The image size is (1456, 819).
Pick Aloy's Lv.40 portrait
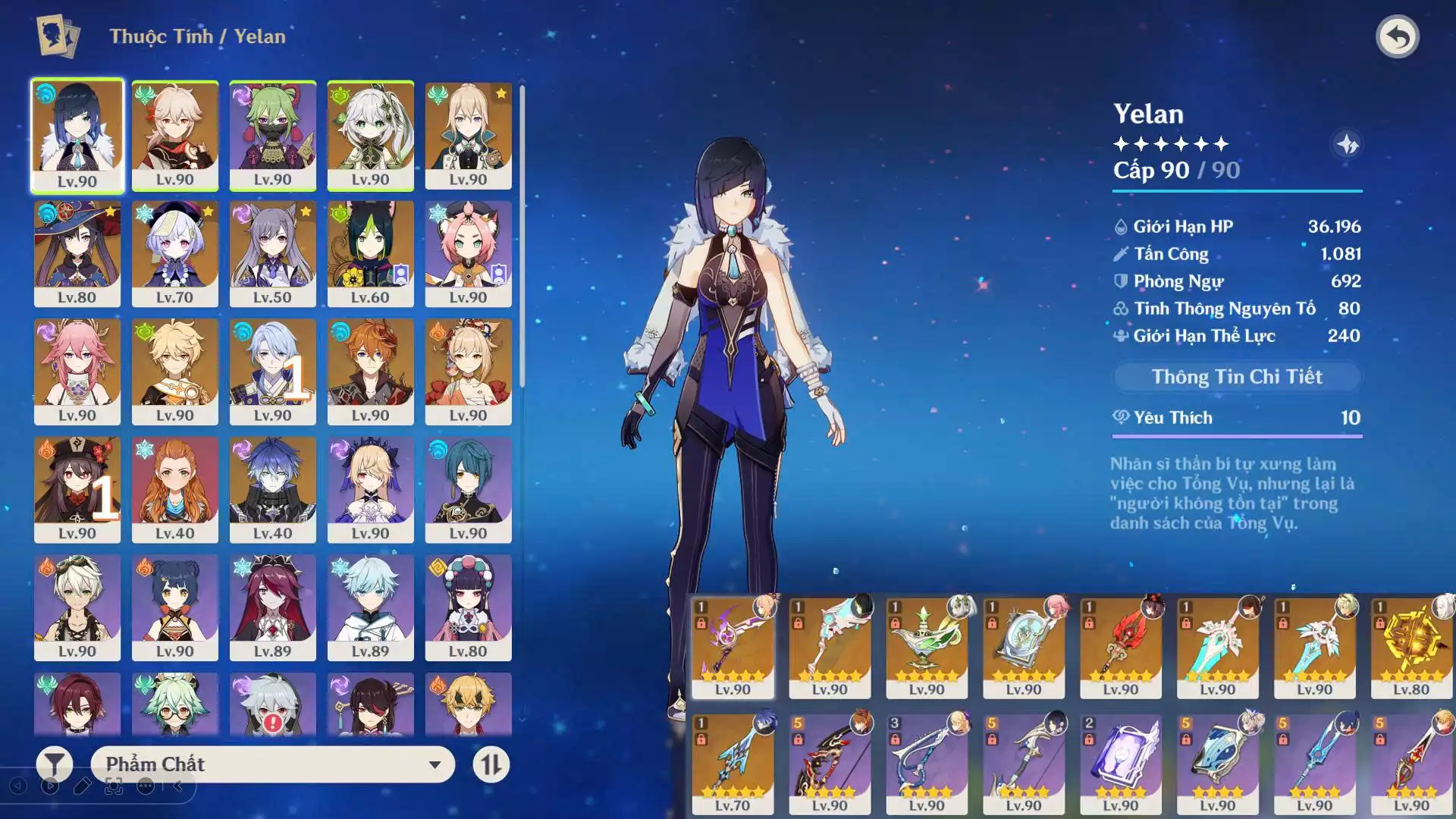click(x=174, y=489)
